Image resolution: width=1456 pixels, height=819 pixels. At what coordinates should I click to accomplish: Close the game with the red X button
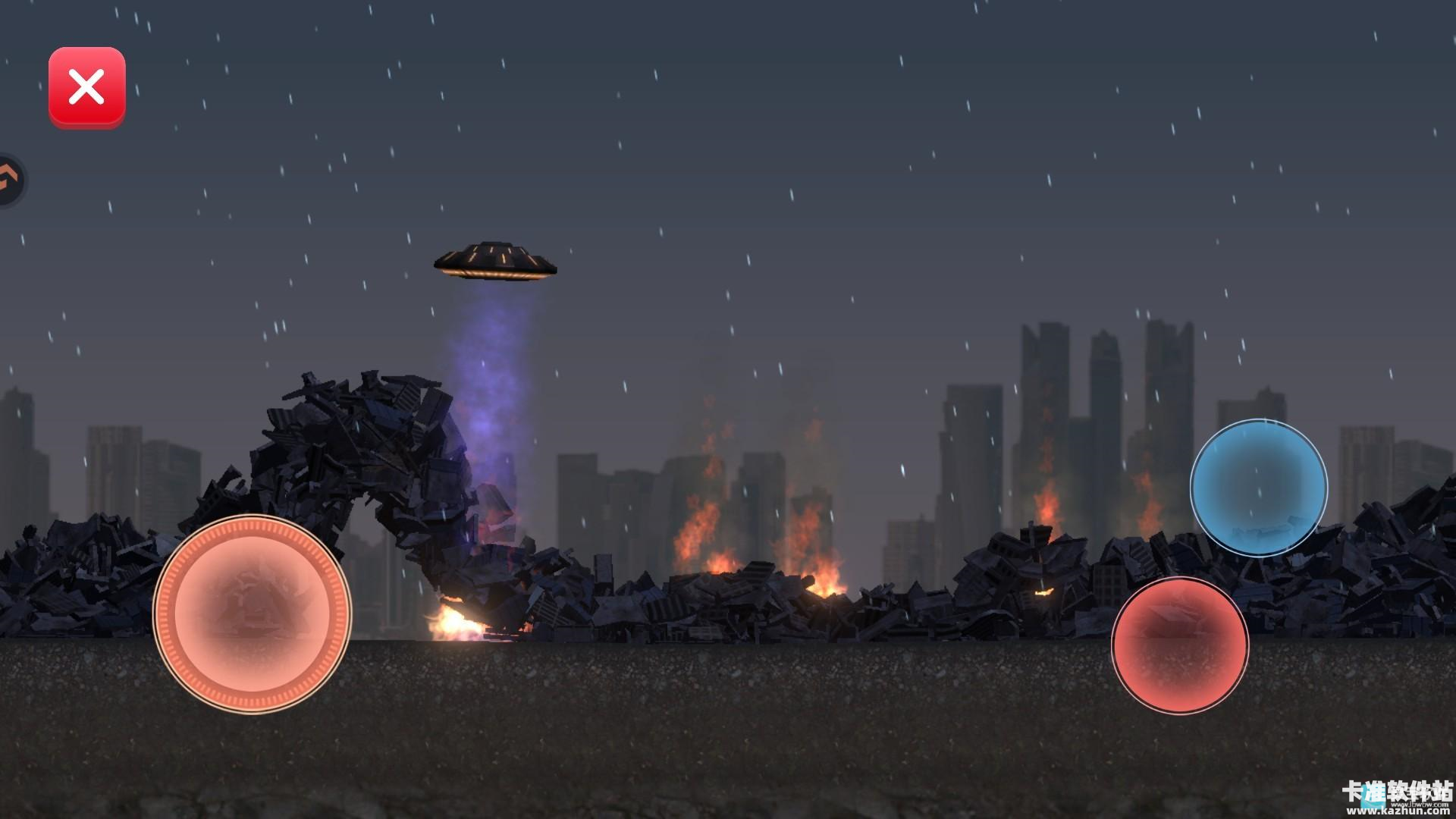[87, 87]
